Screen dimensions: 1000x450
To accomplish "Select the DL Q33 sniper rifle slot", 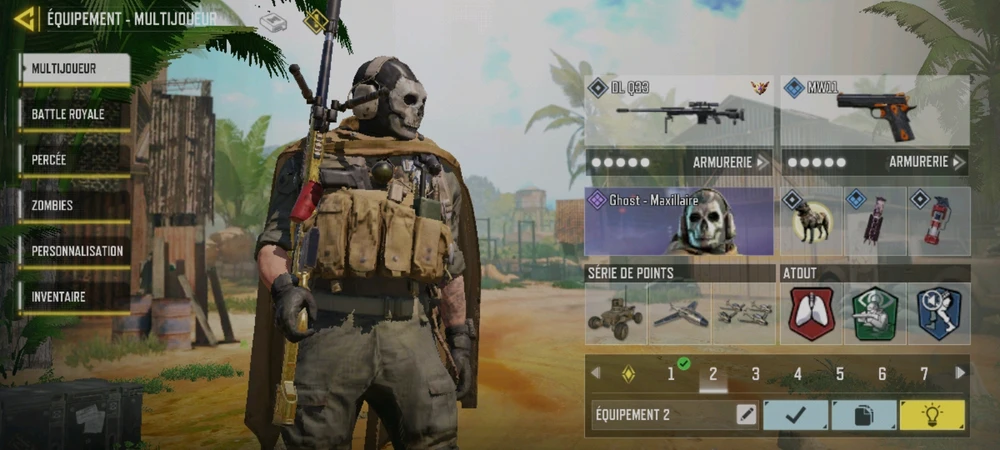I will (679, 112).
